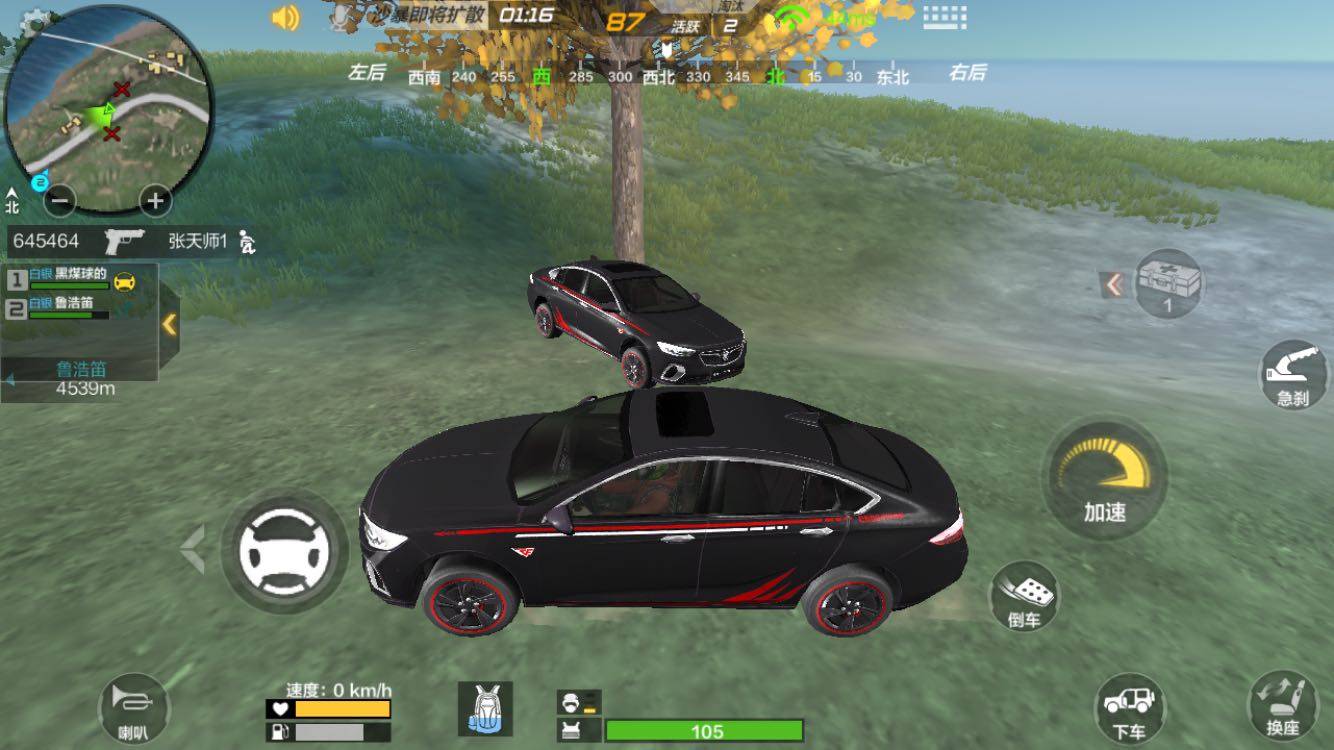The height and width of the screenshot is (750, 1334).
Task: Expand item list with arrow beside medkit
Action: 1113,285
